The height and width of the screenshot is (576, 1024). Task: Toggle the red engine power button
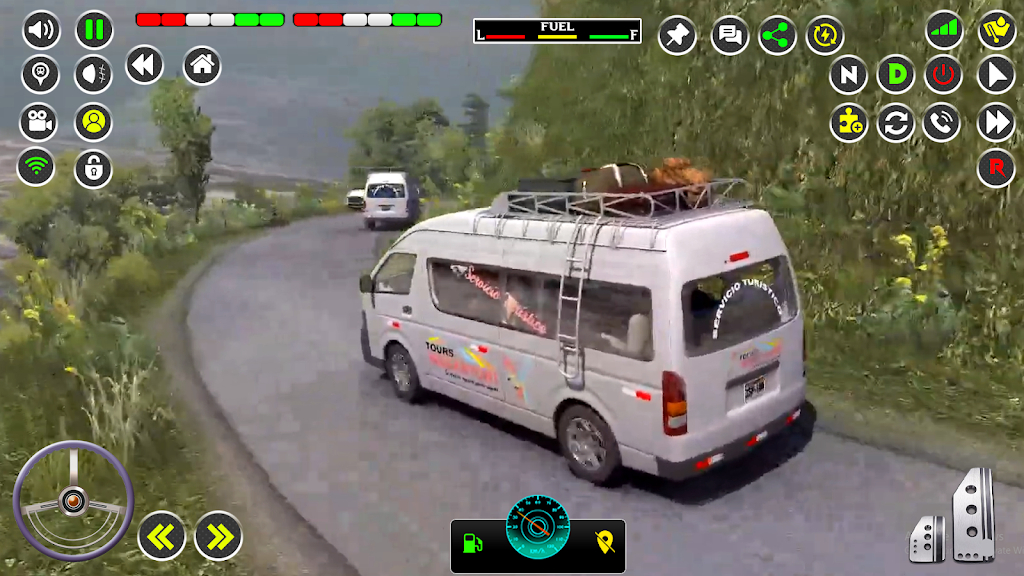click(x=942, y=75)
